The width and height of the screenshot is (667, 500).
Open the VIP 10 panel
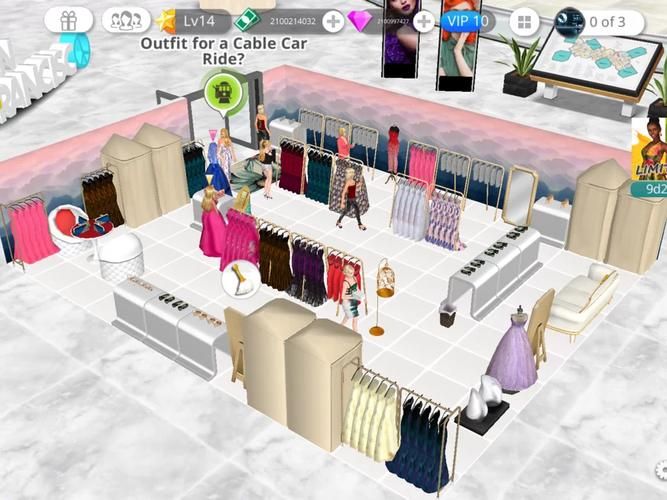coord(467,21)
